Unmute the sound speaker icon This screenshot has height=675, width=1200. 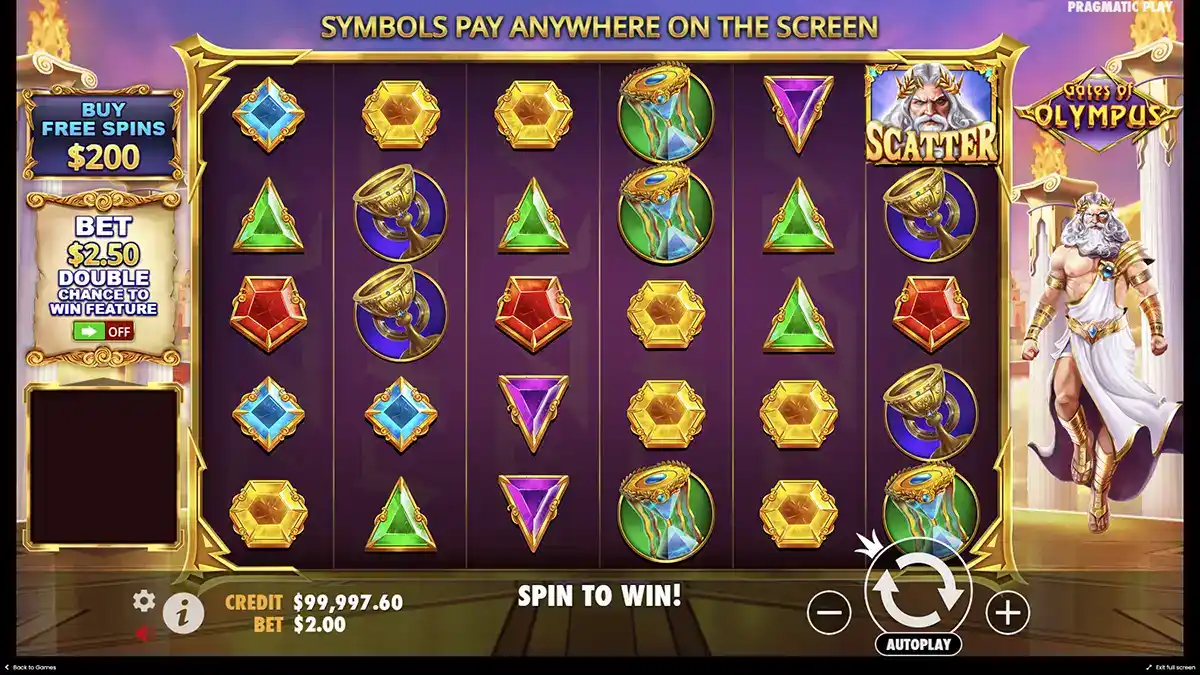(145, 633)
